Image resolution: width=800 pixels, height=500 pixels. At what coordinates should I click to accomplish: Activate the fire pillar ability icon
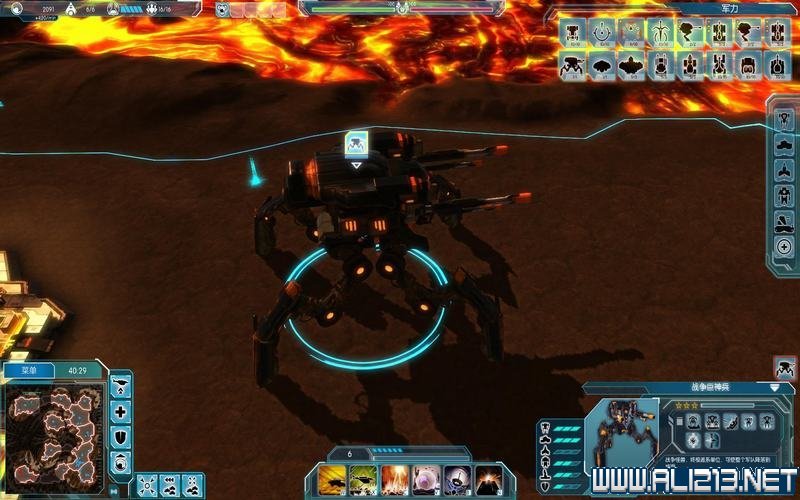point(394,479)
